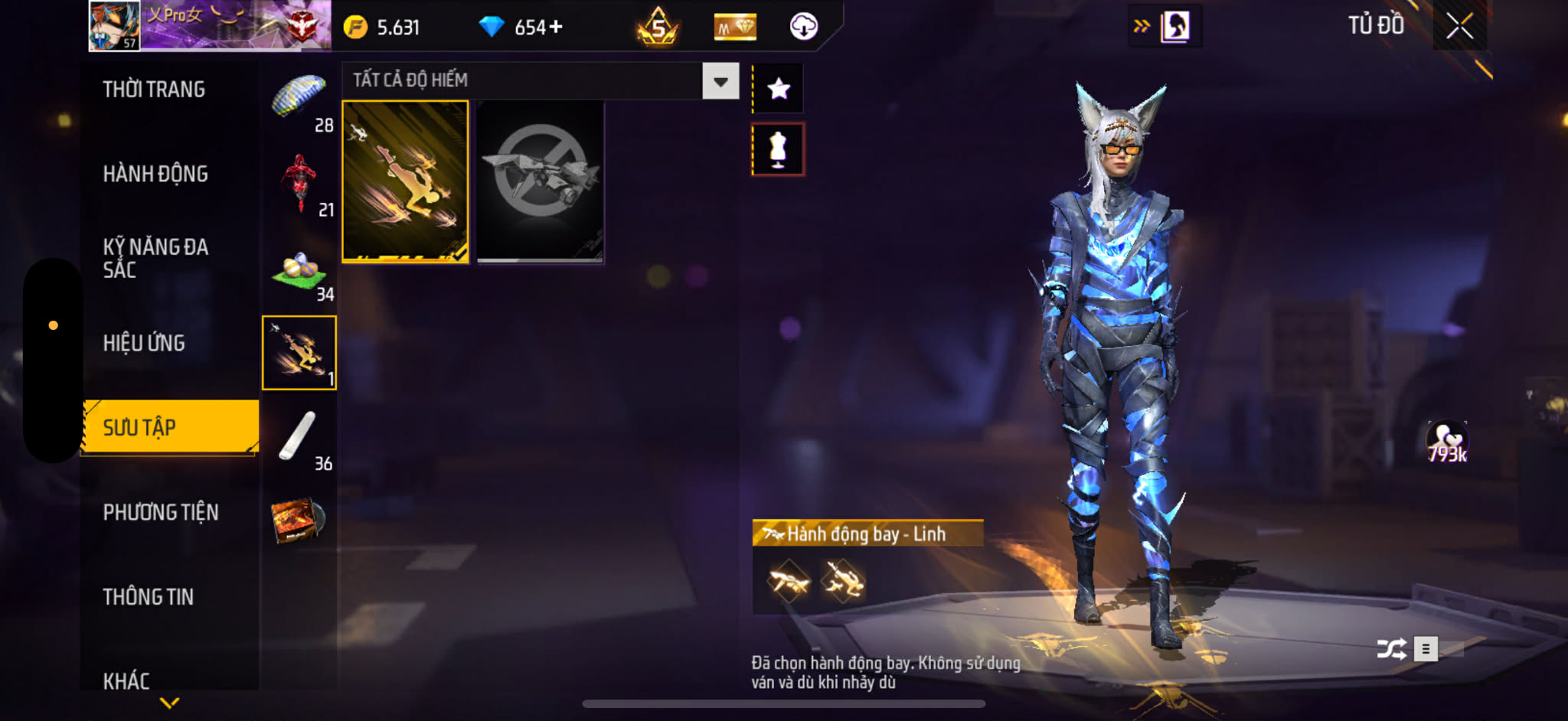Open the HIỆU ỨNG section
This screenshot has height=721, width=1568.
click(144, 343)
